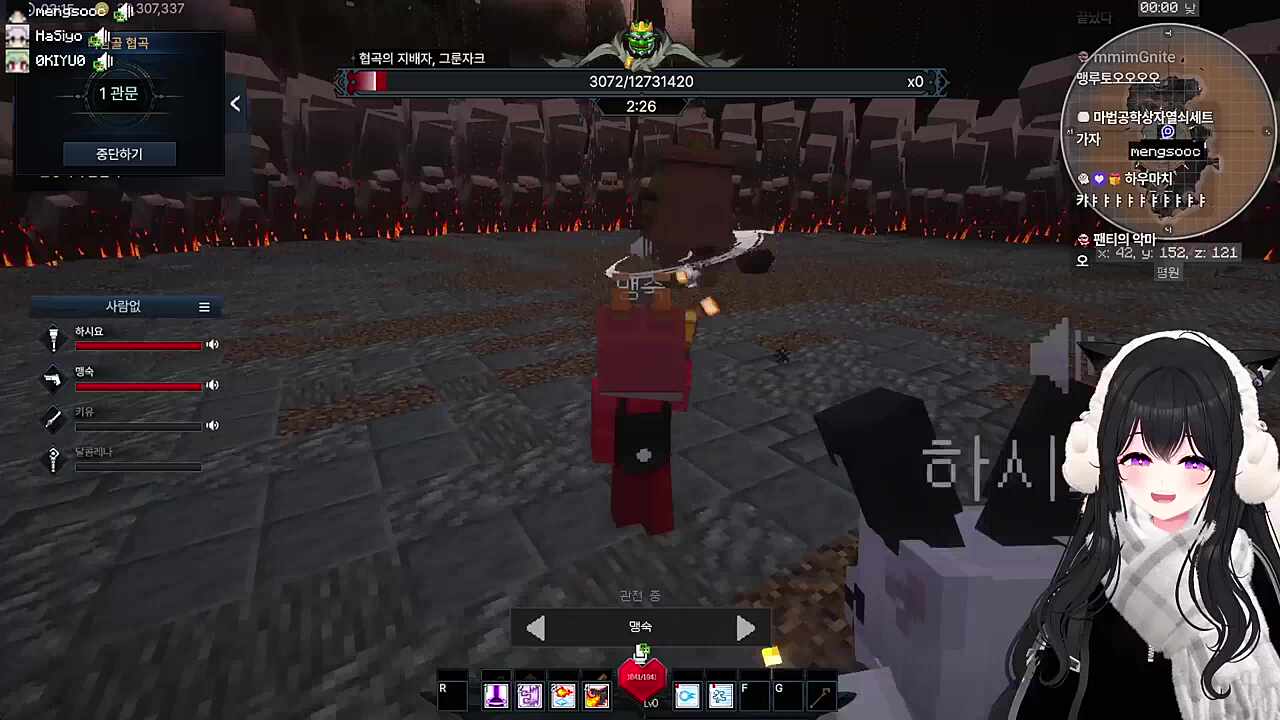The height and width of the screenshot is (720, 1280).
Task: Toggle voice for party member 하시요
Action: coord(212,345)
